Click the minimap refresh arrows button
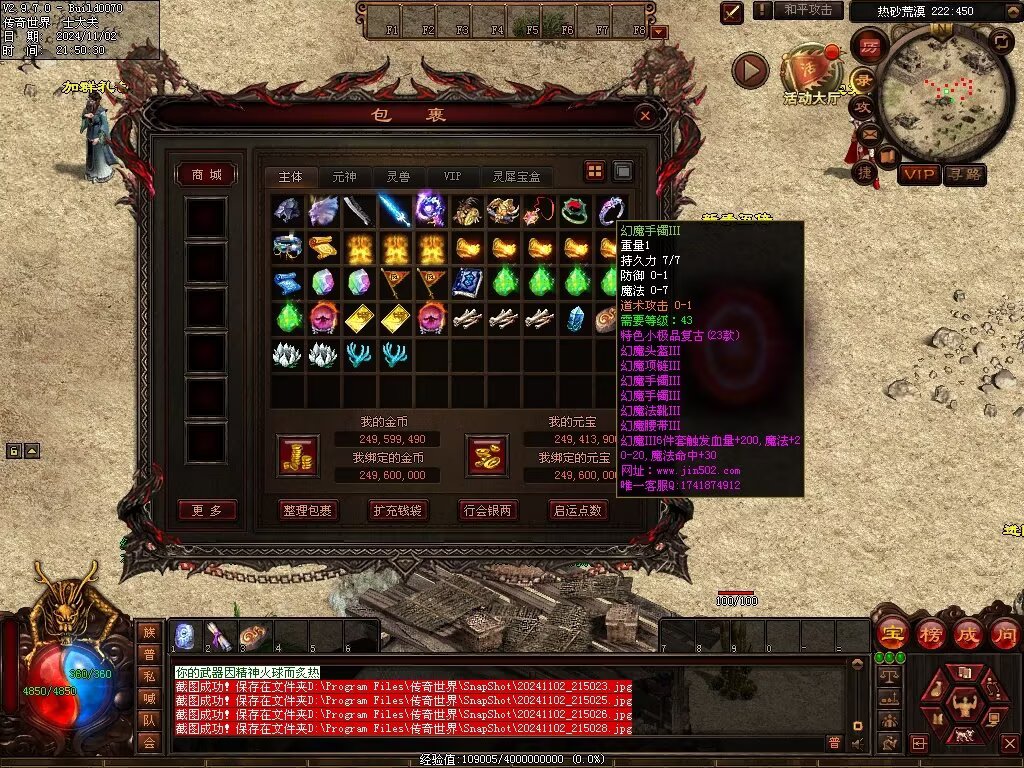This screenshot has width=1024, height=768. coord(999,41)
